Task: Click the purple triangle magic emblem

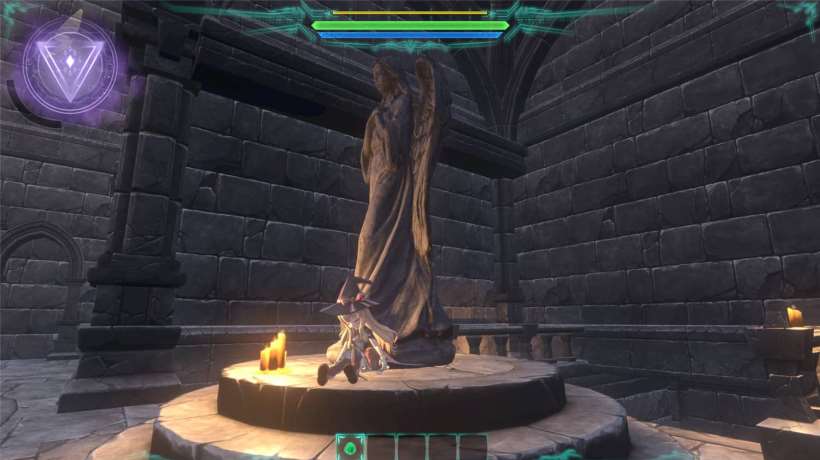Action: pos(70,65)
